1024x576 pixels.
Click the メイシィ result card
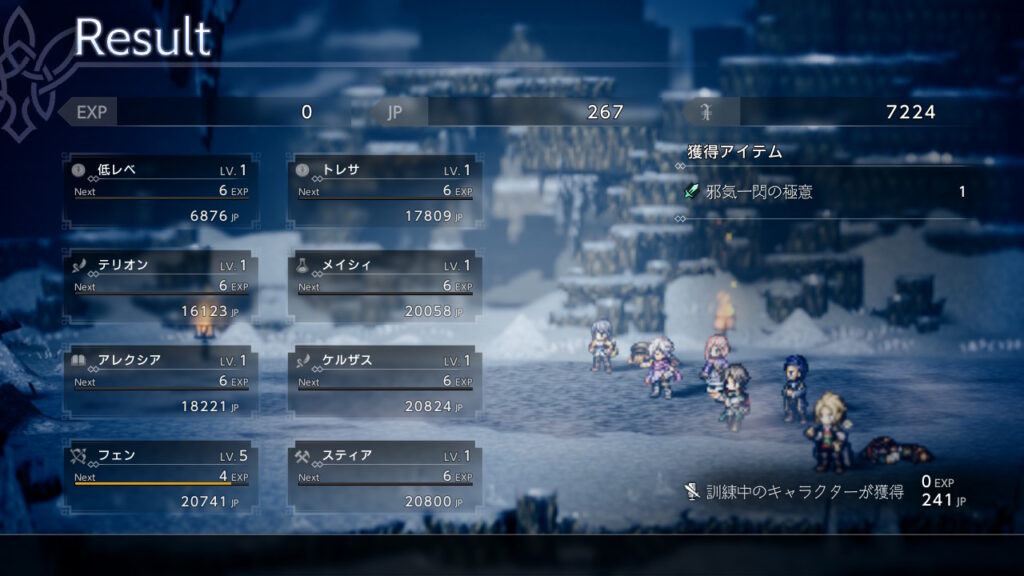coord(384,288)
